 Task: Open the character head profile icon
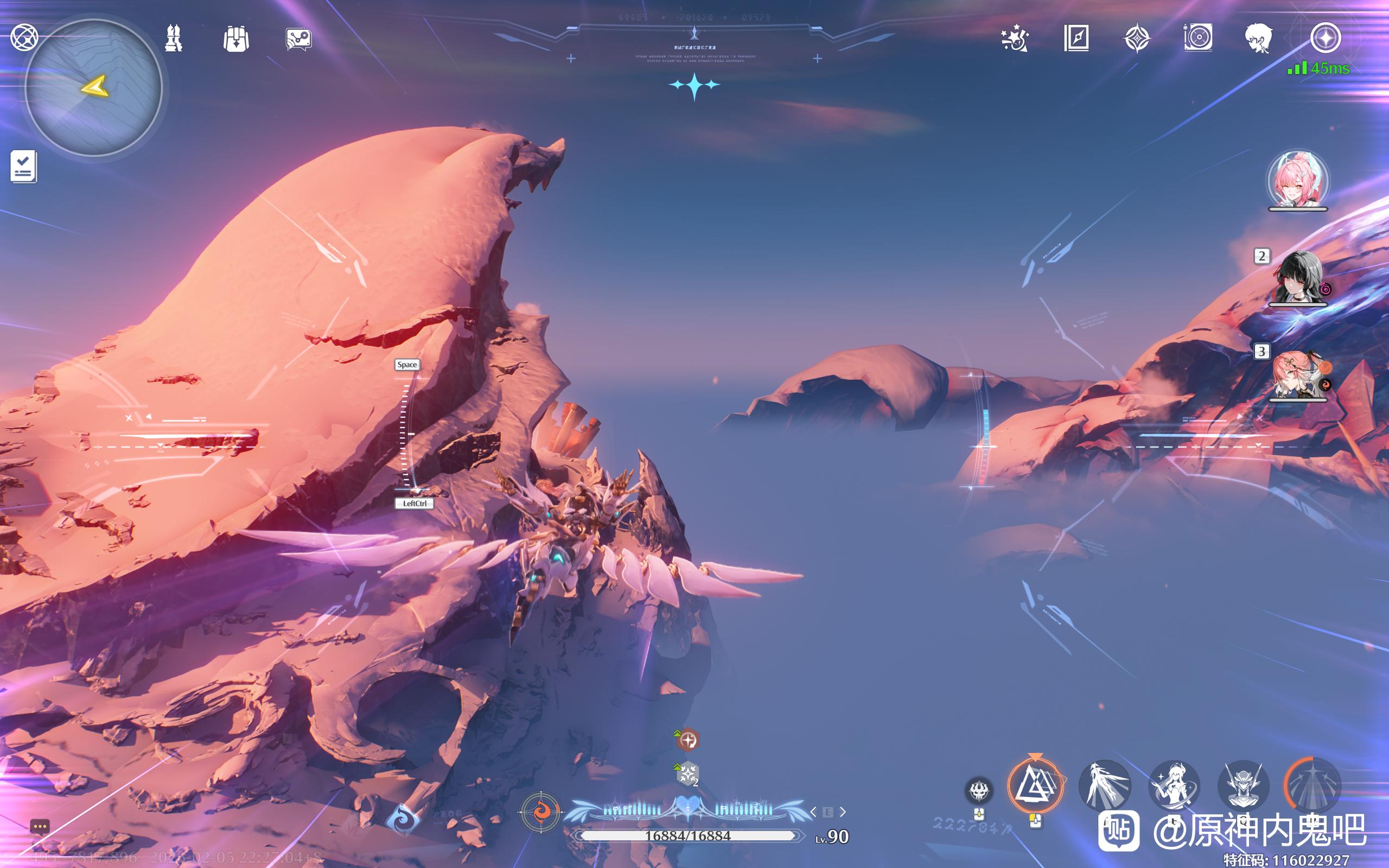pos(1259,39)
